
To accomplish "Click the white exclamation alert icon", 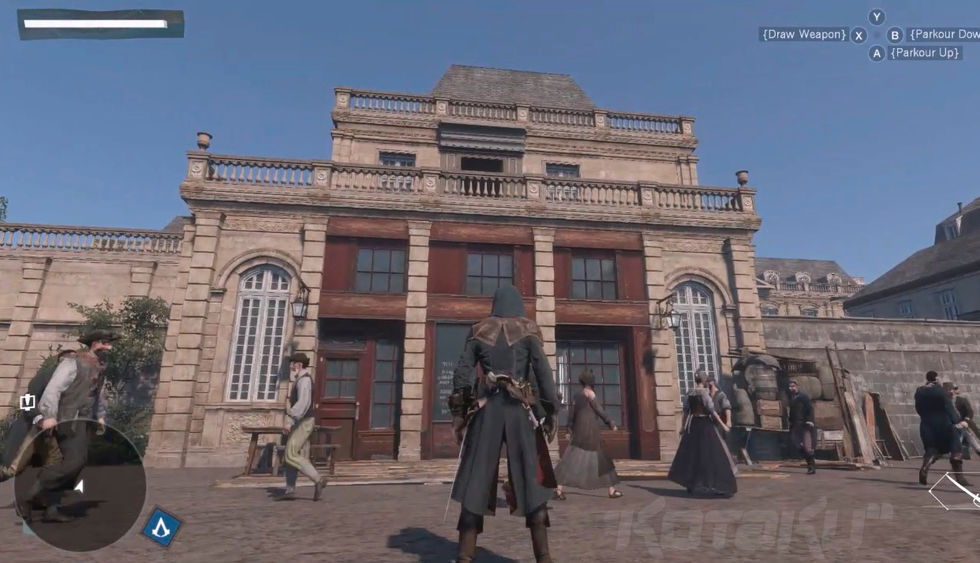I will [x=27, y=402].
